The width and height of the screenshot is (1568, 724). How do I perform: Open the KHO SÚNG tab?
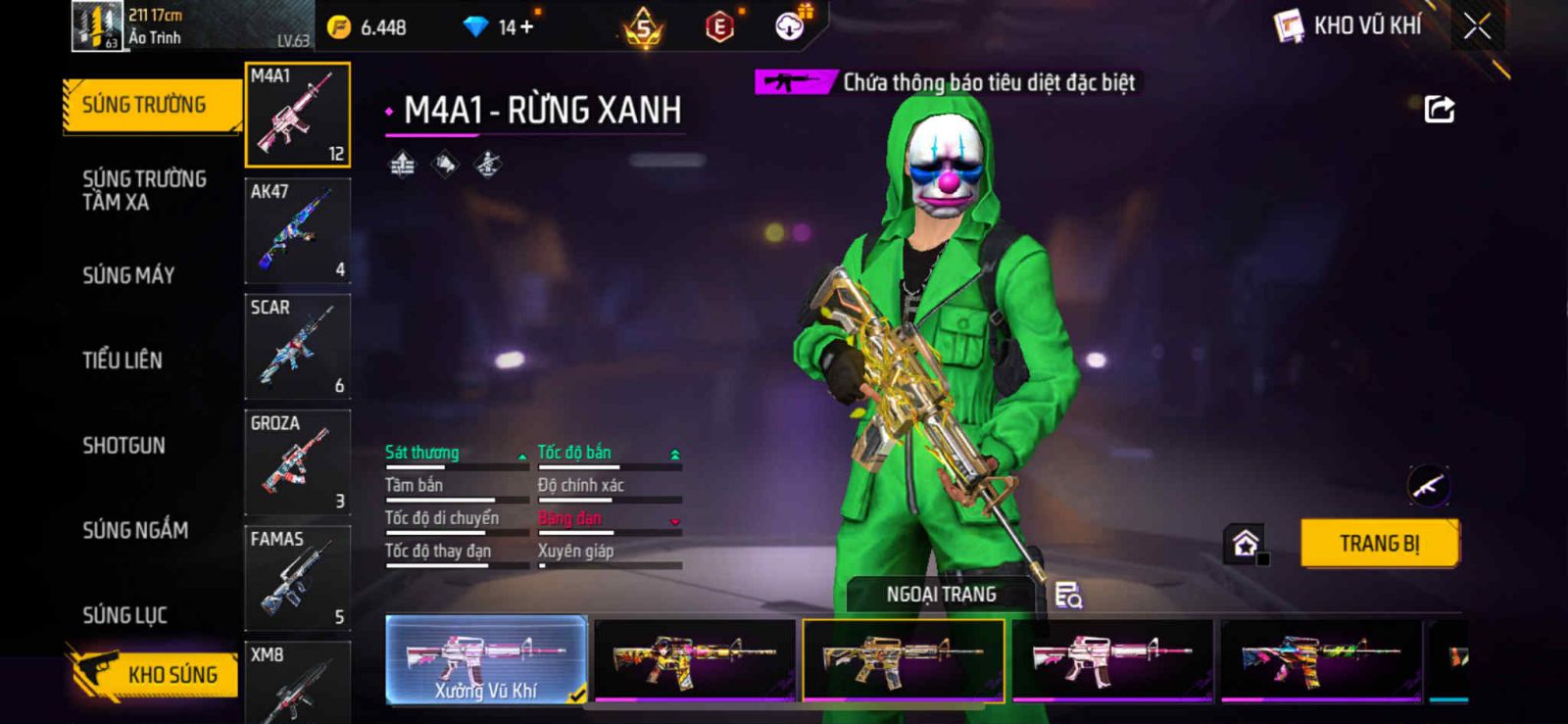point(155,674)
